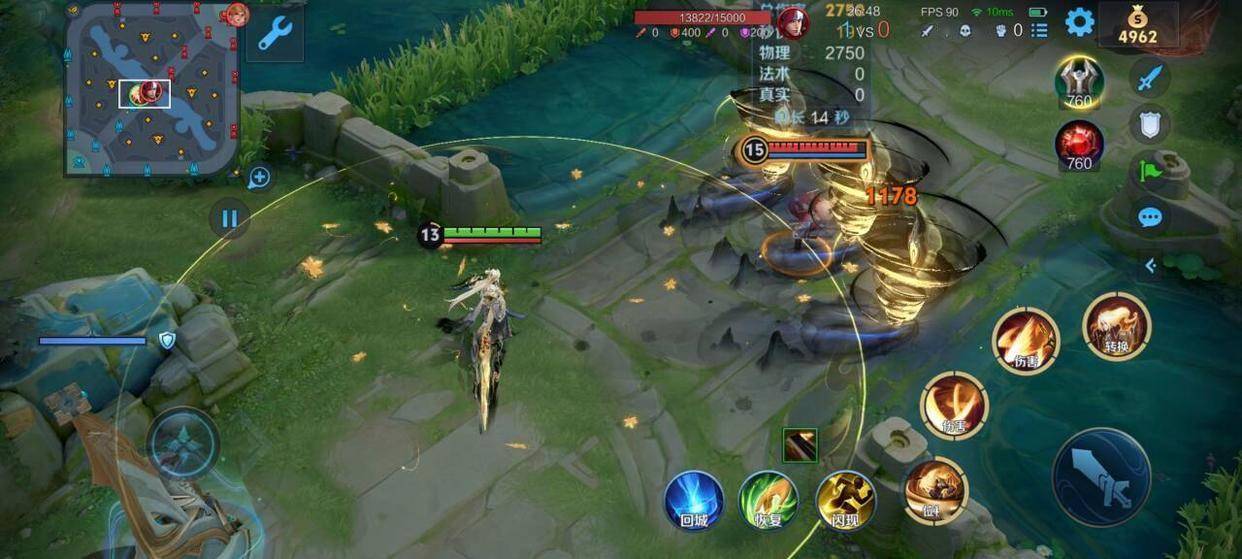Use the 恢复 heal ability

coord(768,500)
